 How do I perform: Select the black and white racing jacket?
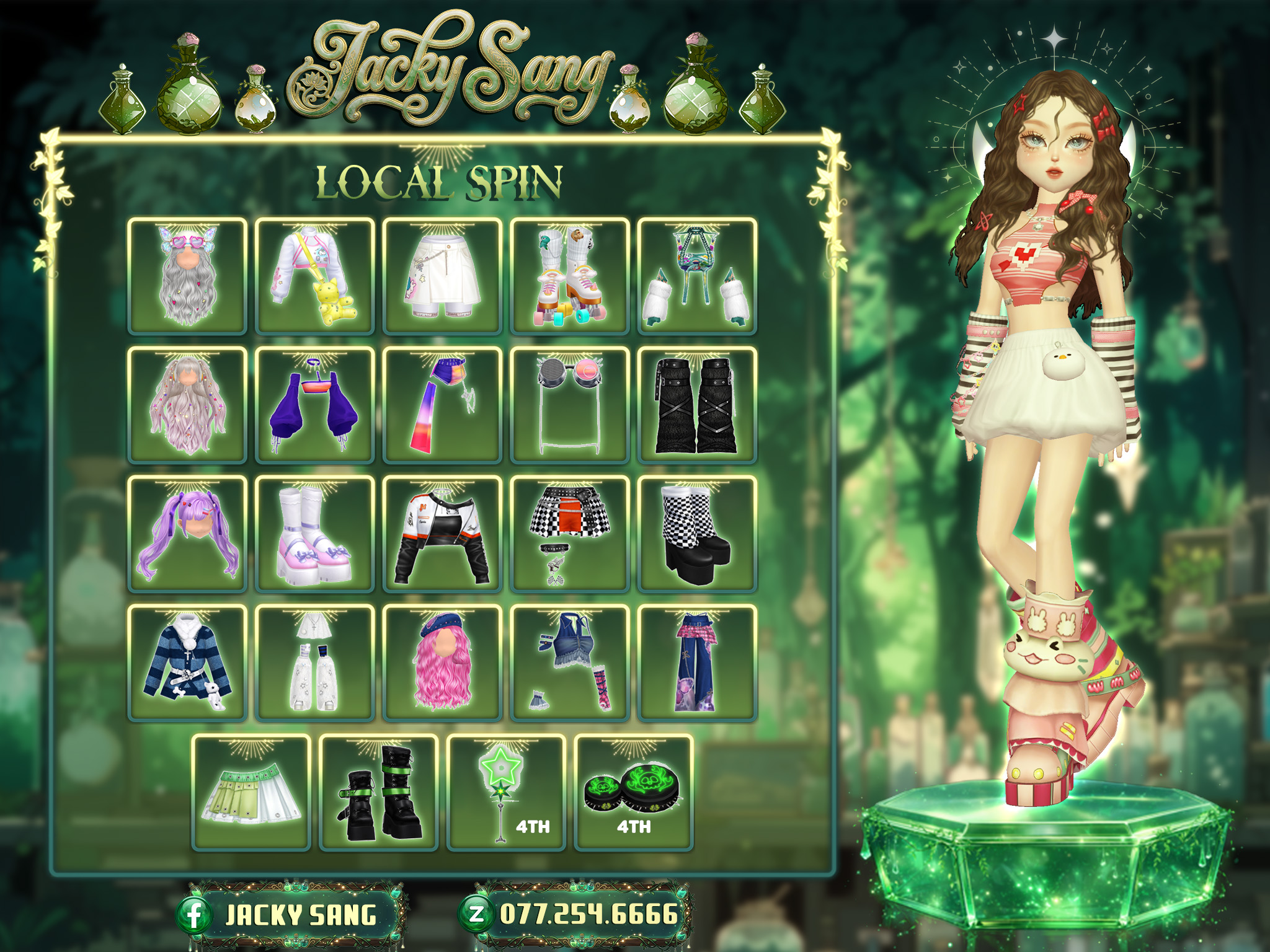click(x=443, y=534)
